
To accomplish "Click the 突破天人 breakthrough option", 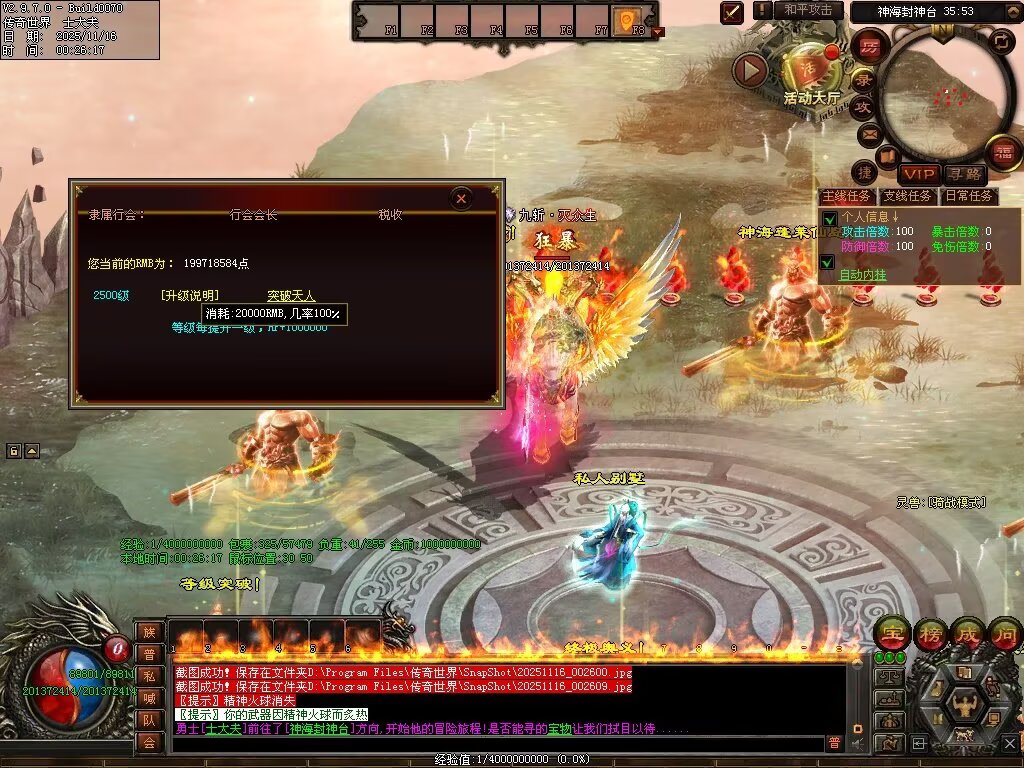I will (x=291, y=296).
